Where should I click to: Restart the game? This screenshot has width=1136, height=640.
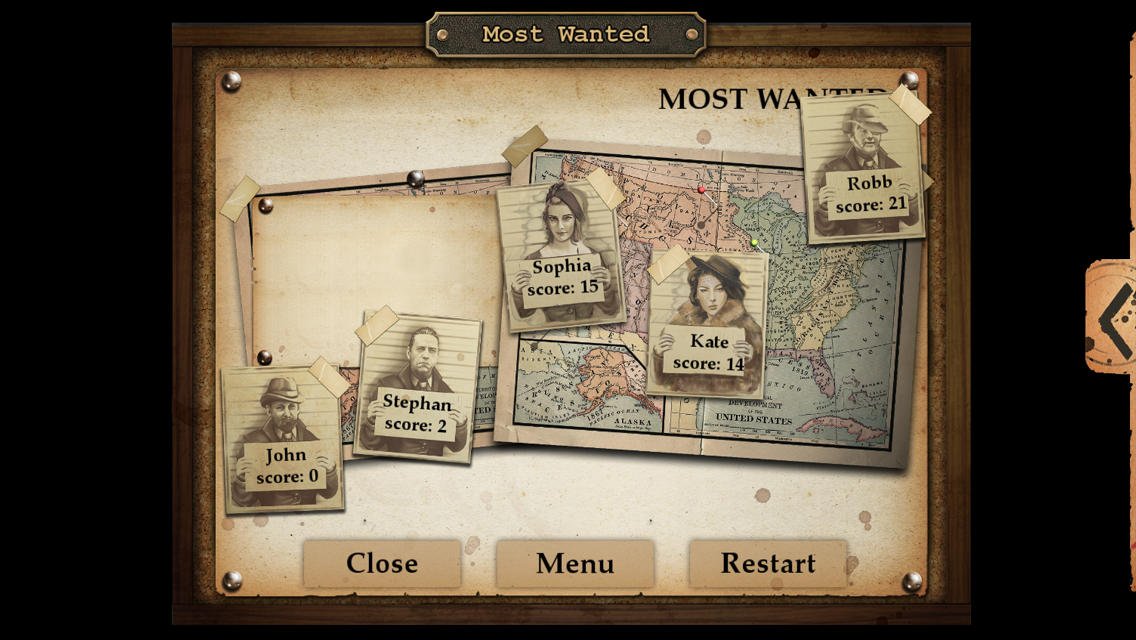point(768,563)
